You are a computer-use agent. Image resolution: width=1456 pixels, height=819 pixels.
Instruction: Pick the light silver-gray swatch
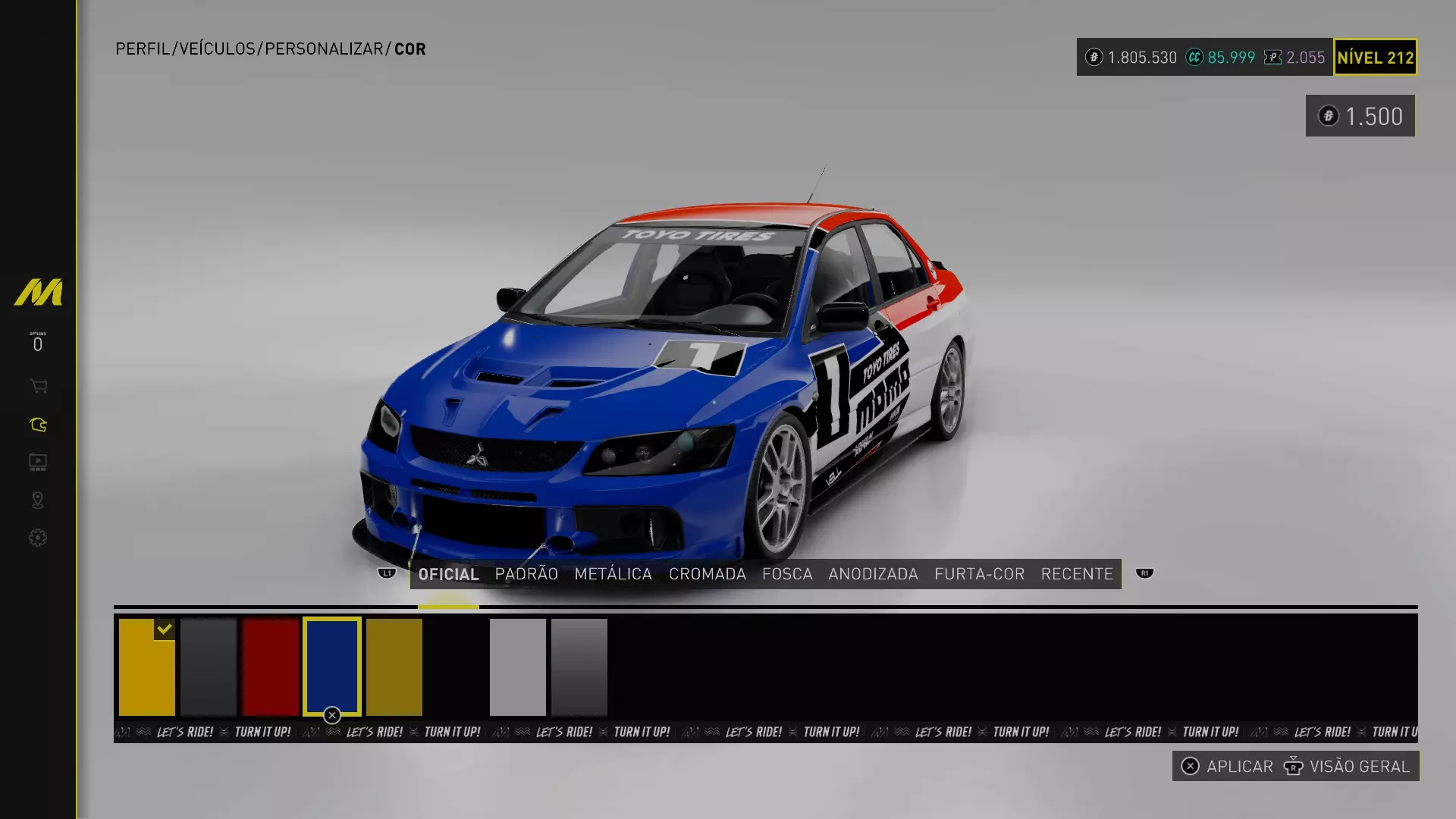click(x=517, y=667)
